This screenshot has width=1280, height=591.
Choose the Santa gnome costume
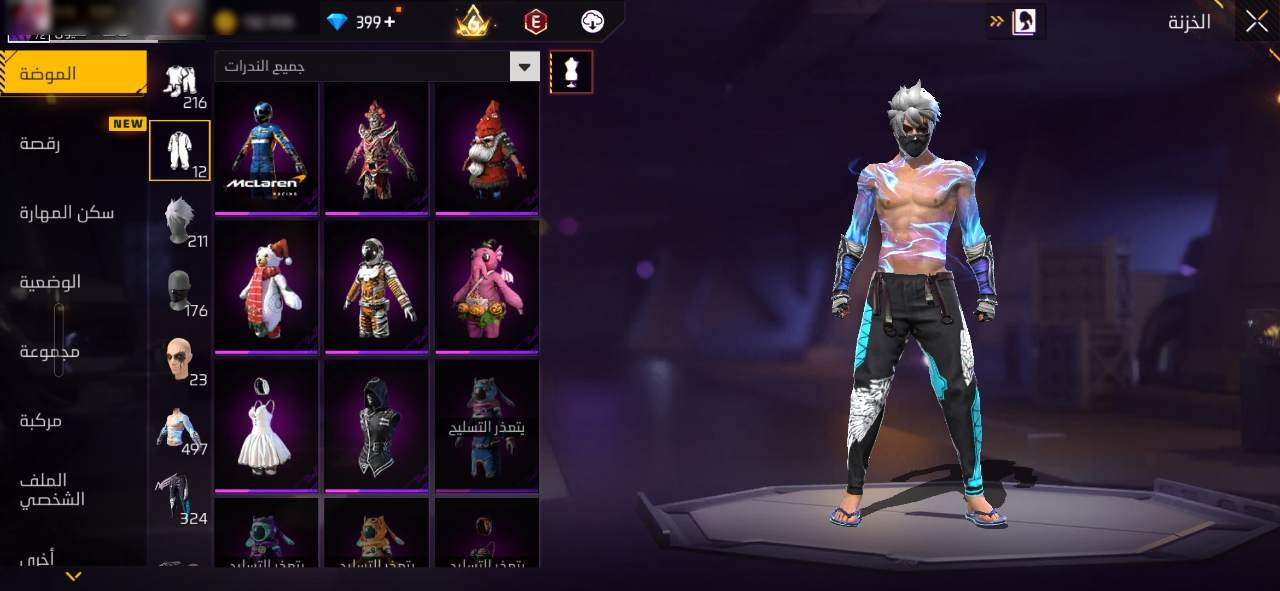coord(487,147)
